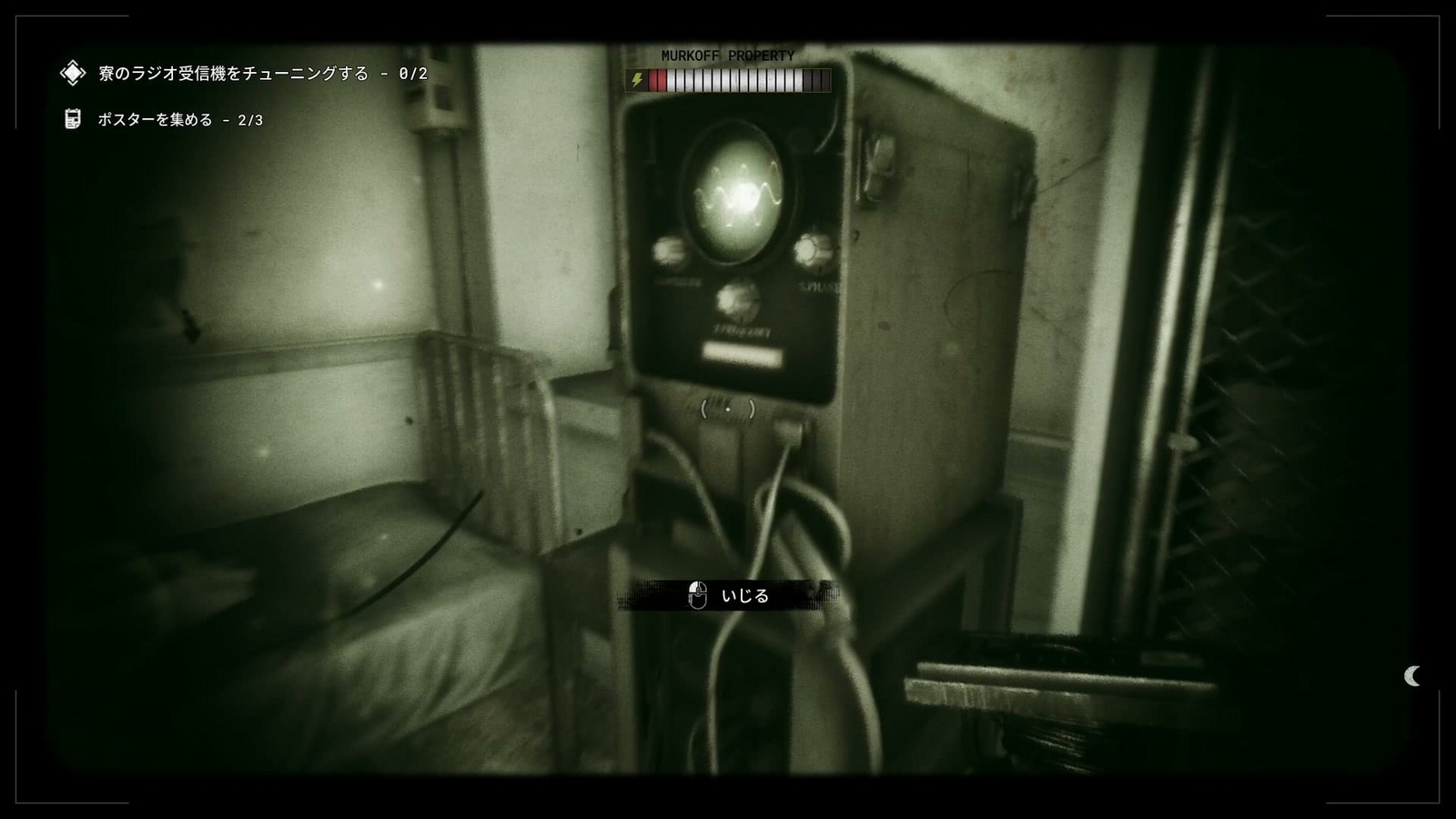Click the lightning bolt on the tuning meter
The height and width of the screenshot is (819, 1456).
point(638,81)
